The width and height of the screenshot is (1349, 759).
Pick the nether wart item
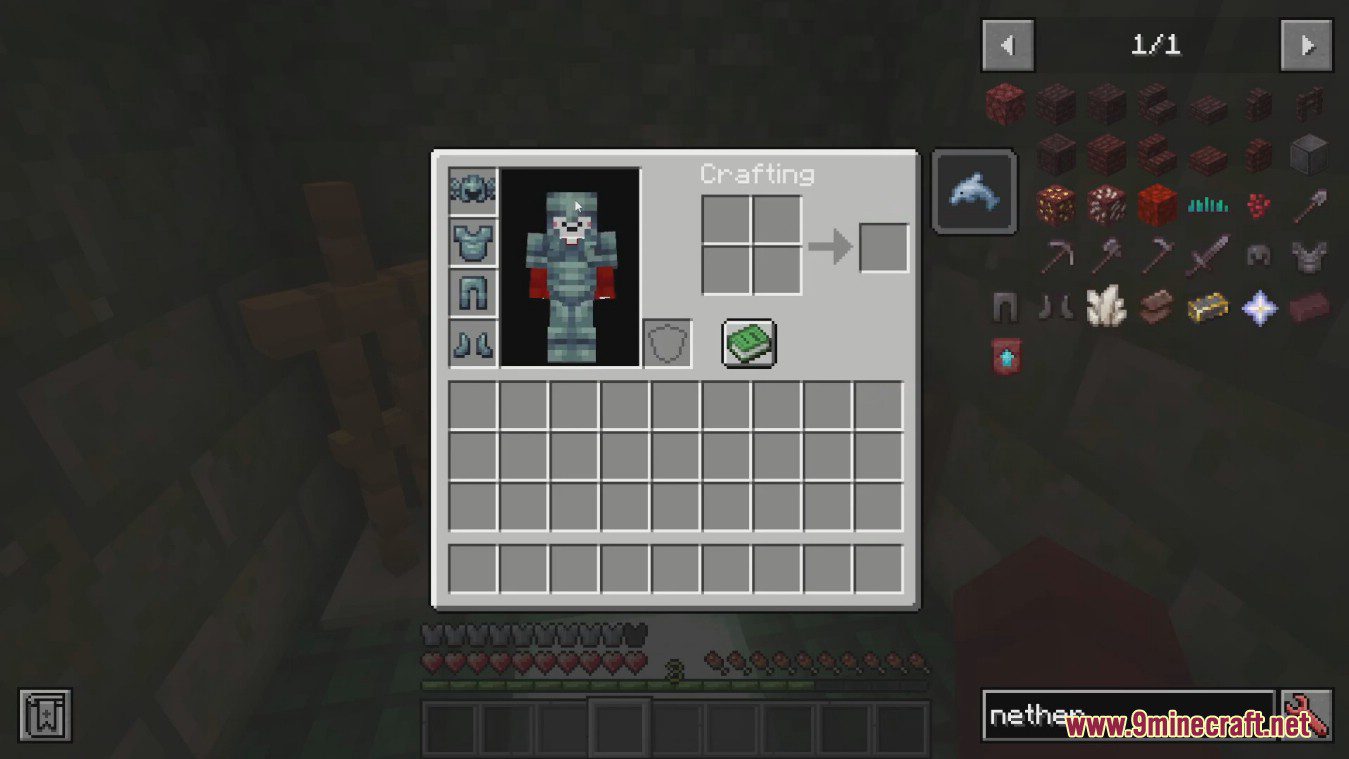tap(1257, 205)
